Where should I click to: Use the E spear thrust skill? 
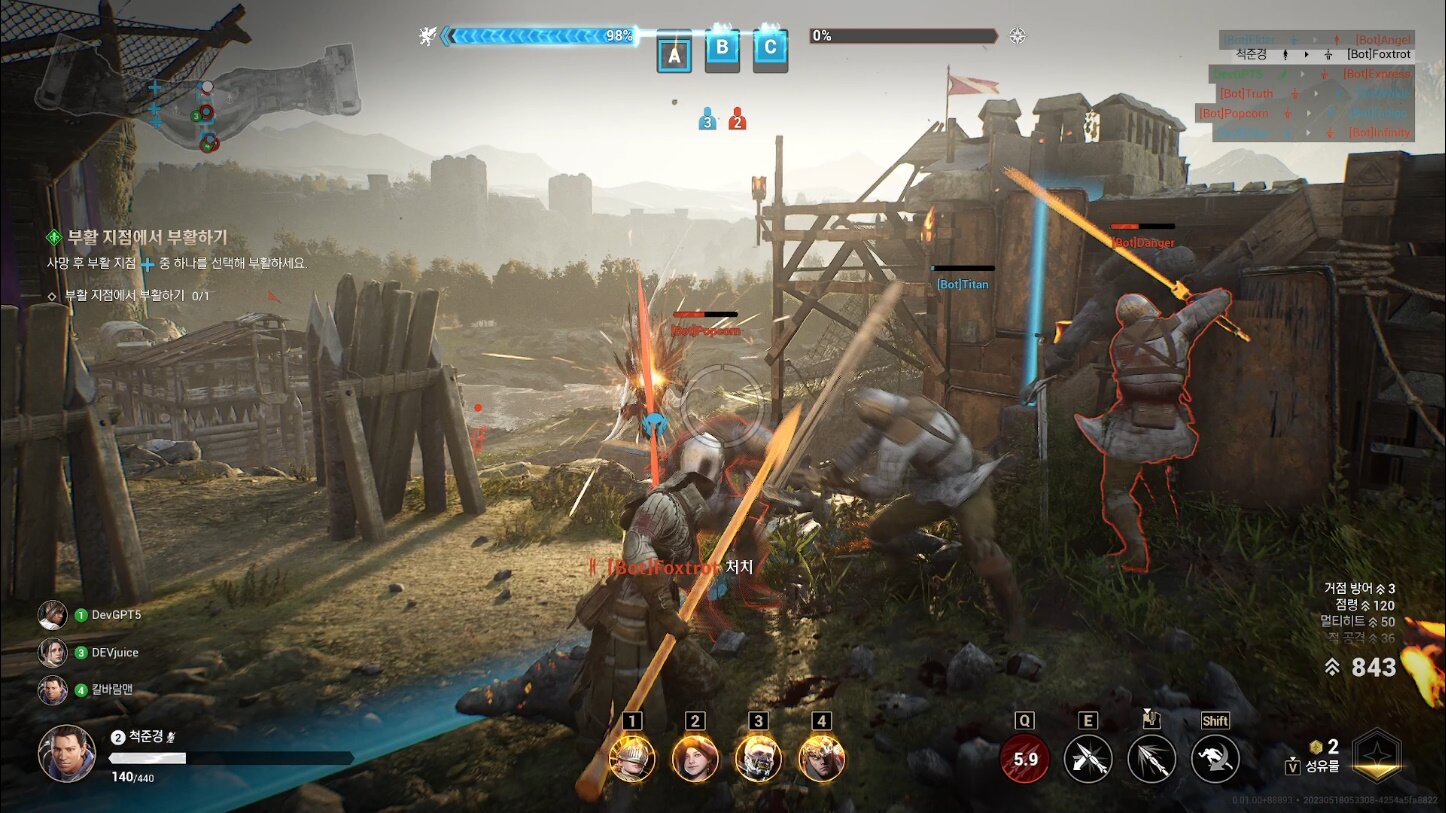tap(1088, 759)
